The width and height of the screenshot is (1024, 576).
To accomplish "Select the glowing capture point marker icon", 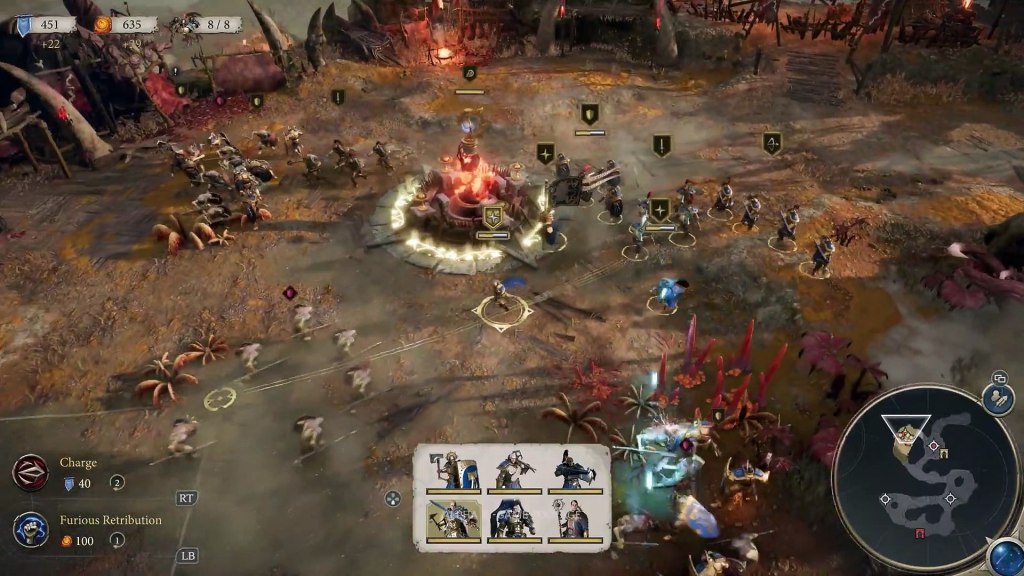I will pyautogui.click(x=493, y=216).
